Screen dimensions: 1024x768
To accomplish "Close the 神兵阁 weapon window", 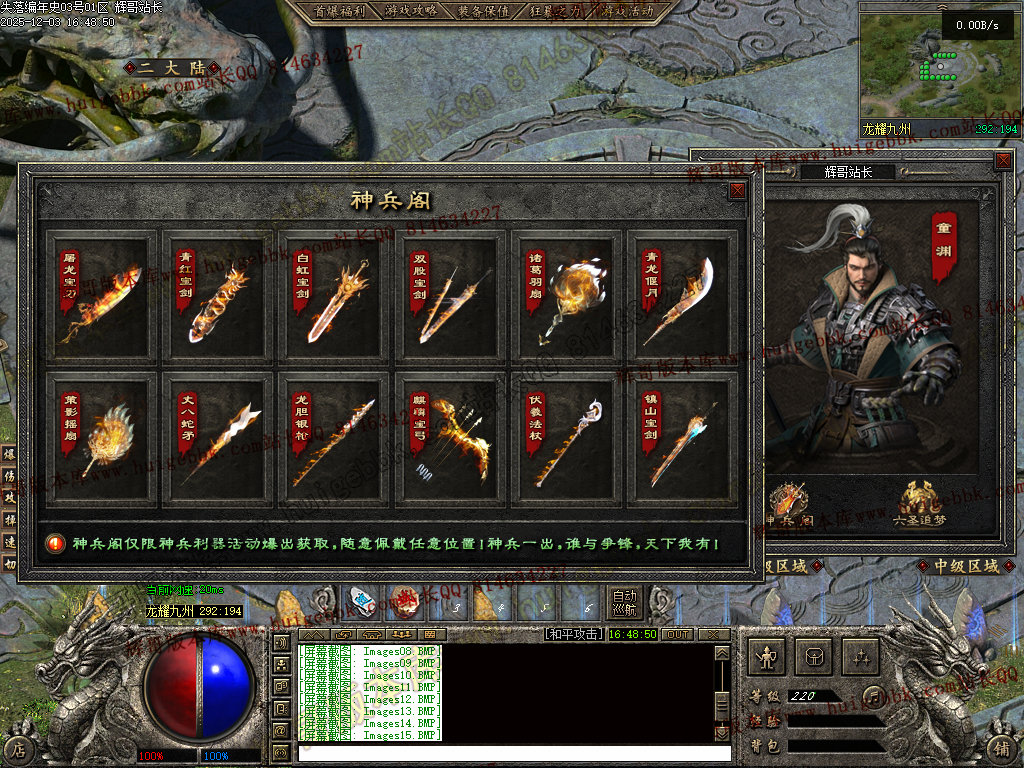I will click(x=738, y=190).
